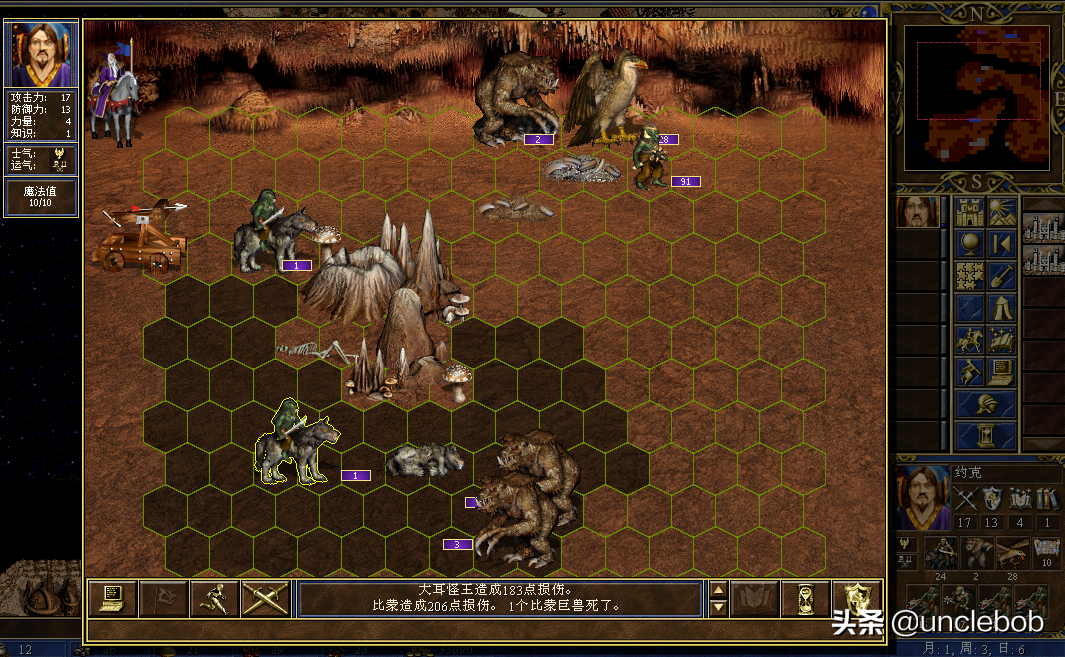Click the combat log message panel
The image size is (1065, 657).
[500, 598]
